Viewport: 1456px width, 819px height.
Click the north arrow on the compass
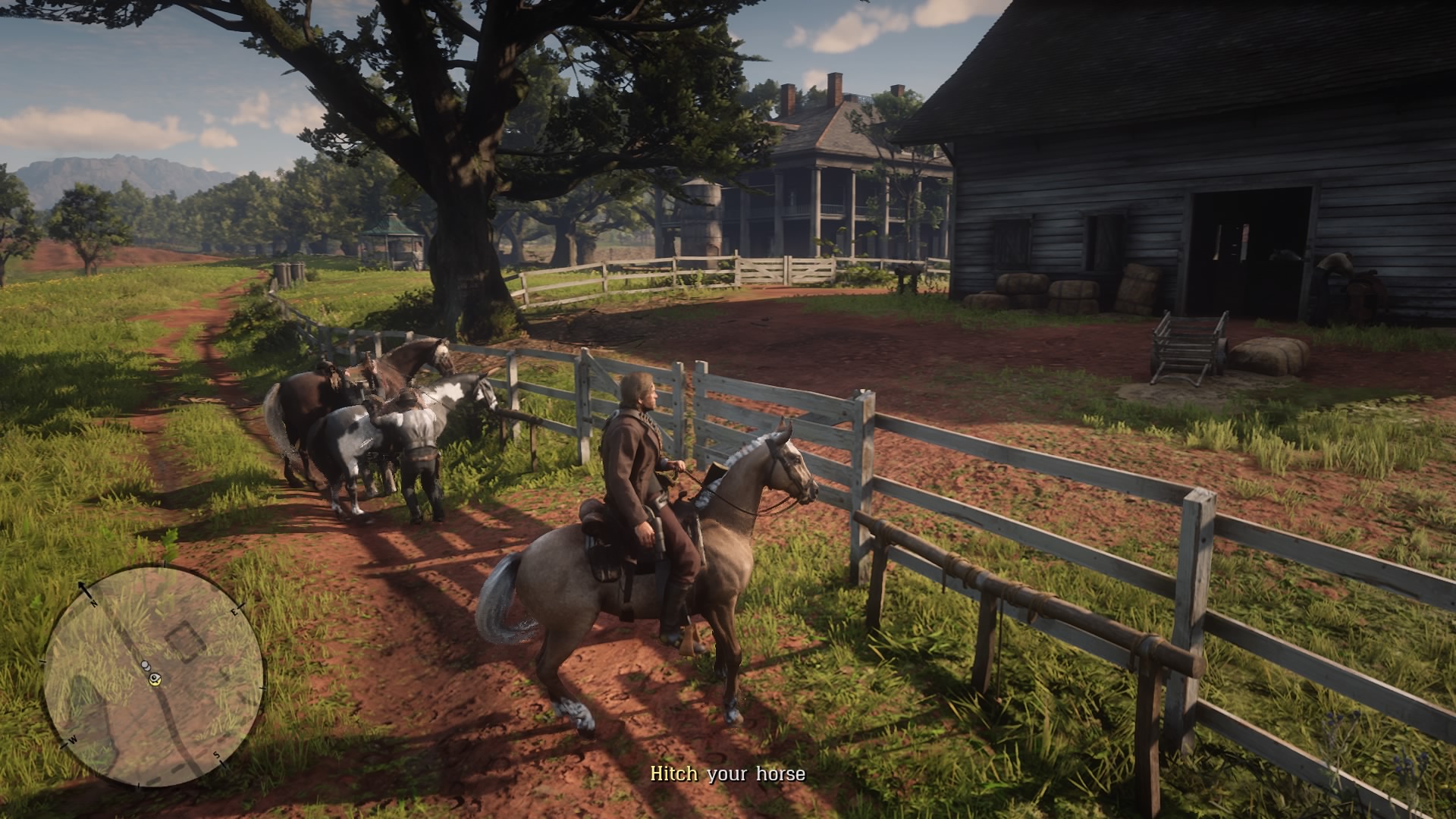click(82, 585)
